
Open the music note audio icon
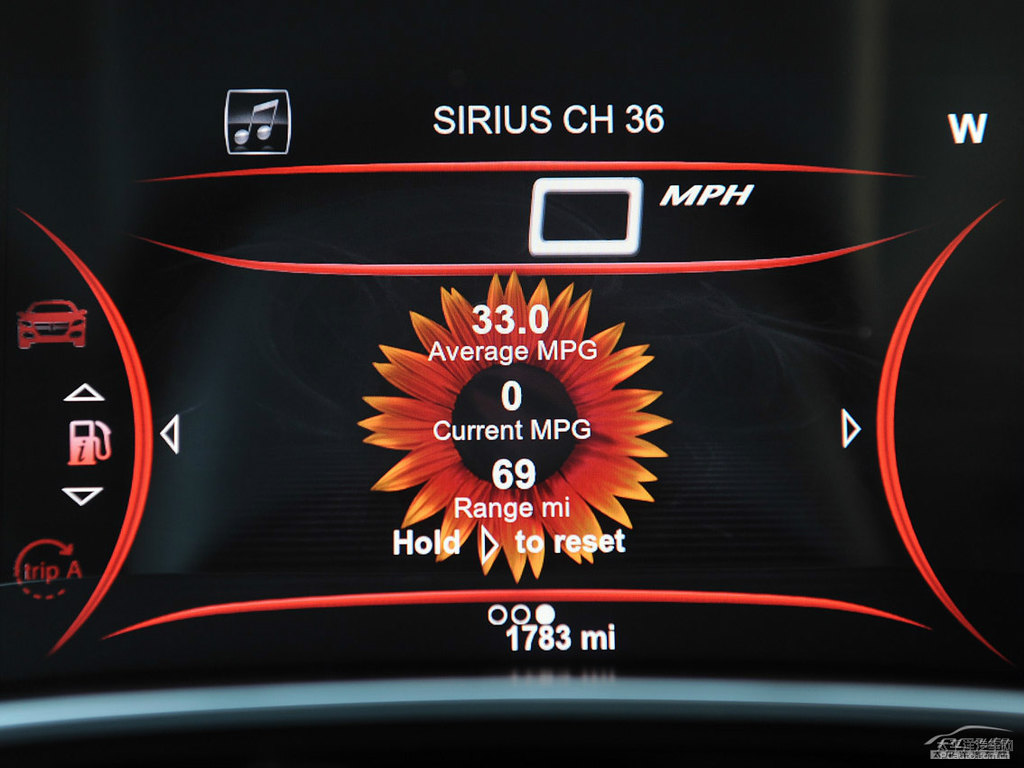[257, 122]
